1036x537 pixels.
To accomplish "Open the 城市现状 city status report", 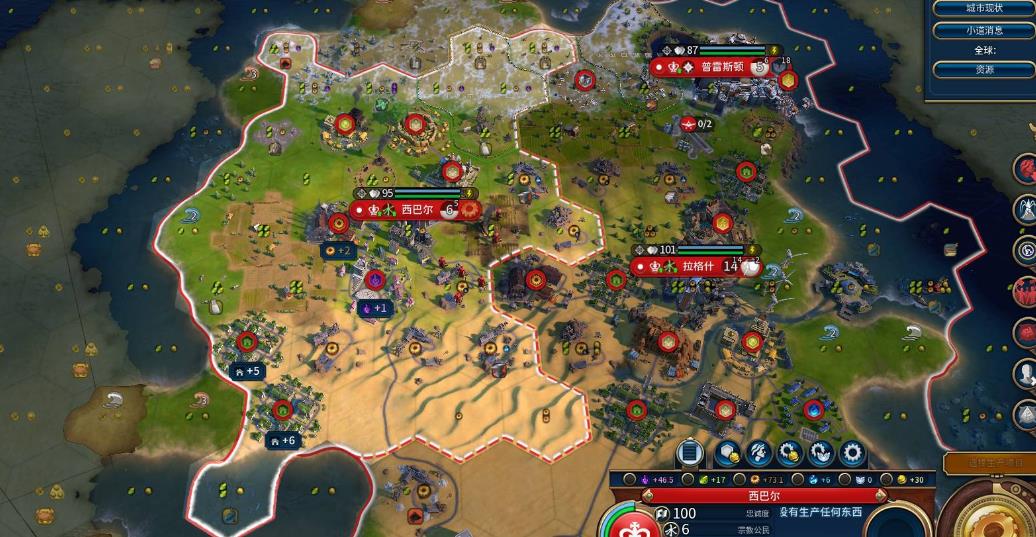I will point(983,8).
